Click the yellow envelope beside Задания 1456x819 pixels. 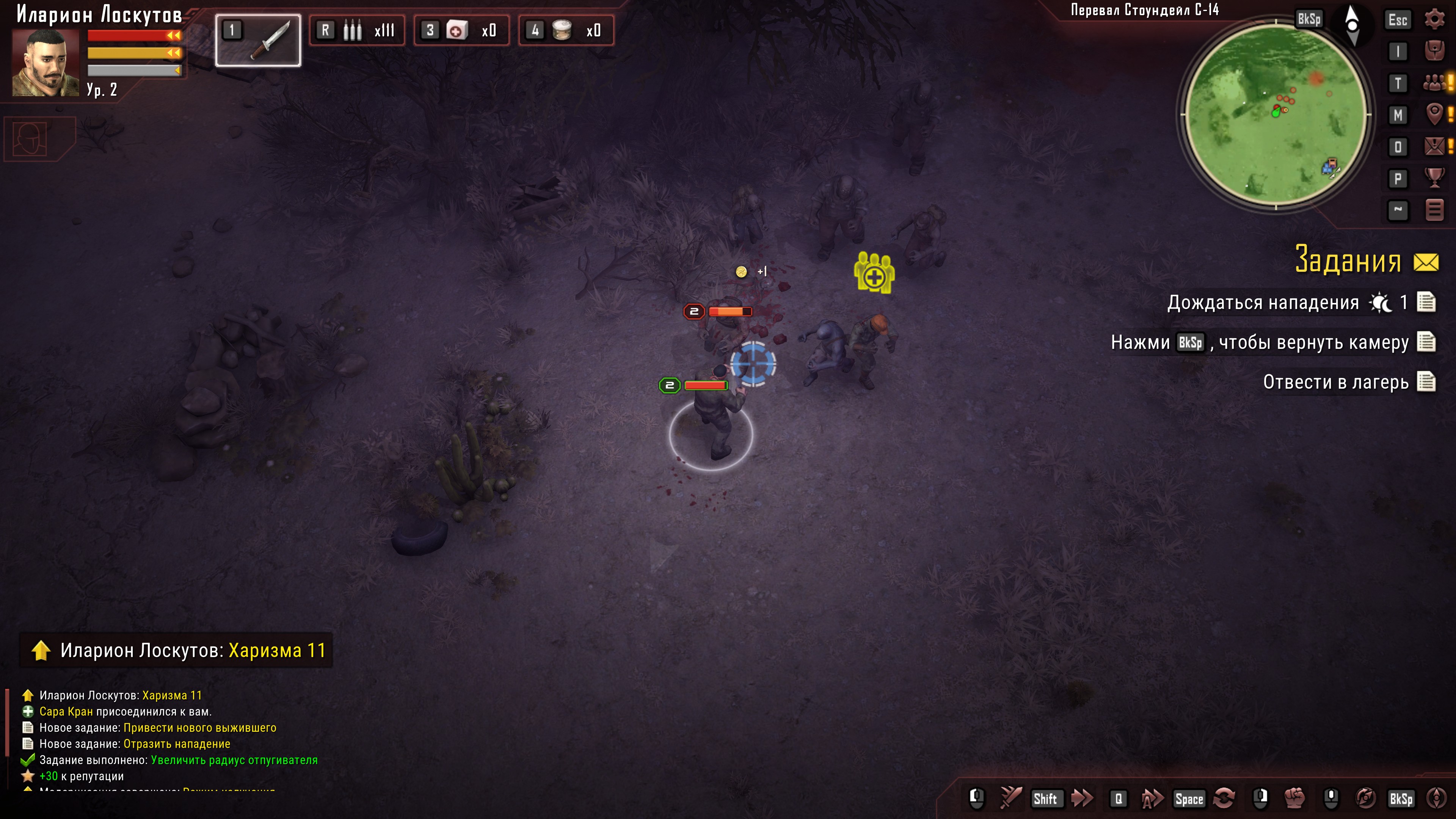click(x=1426, y=262)
